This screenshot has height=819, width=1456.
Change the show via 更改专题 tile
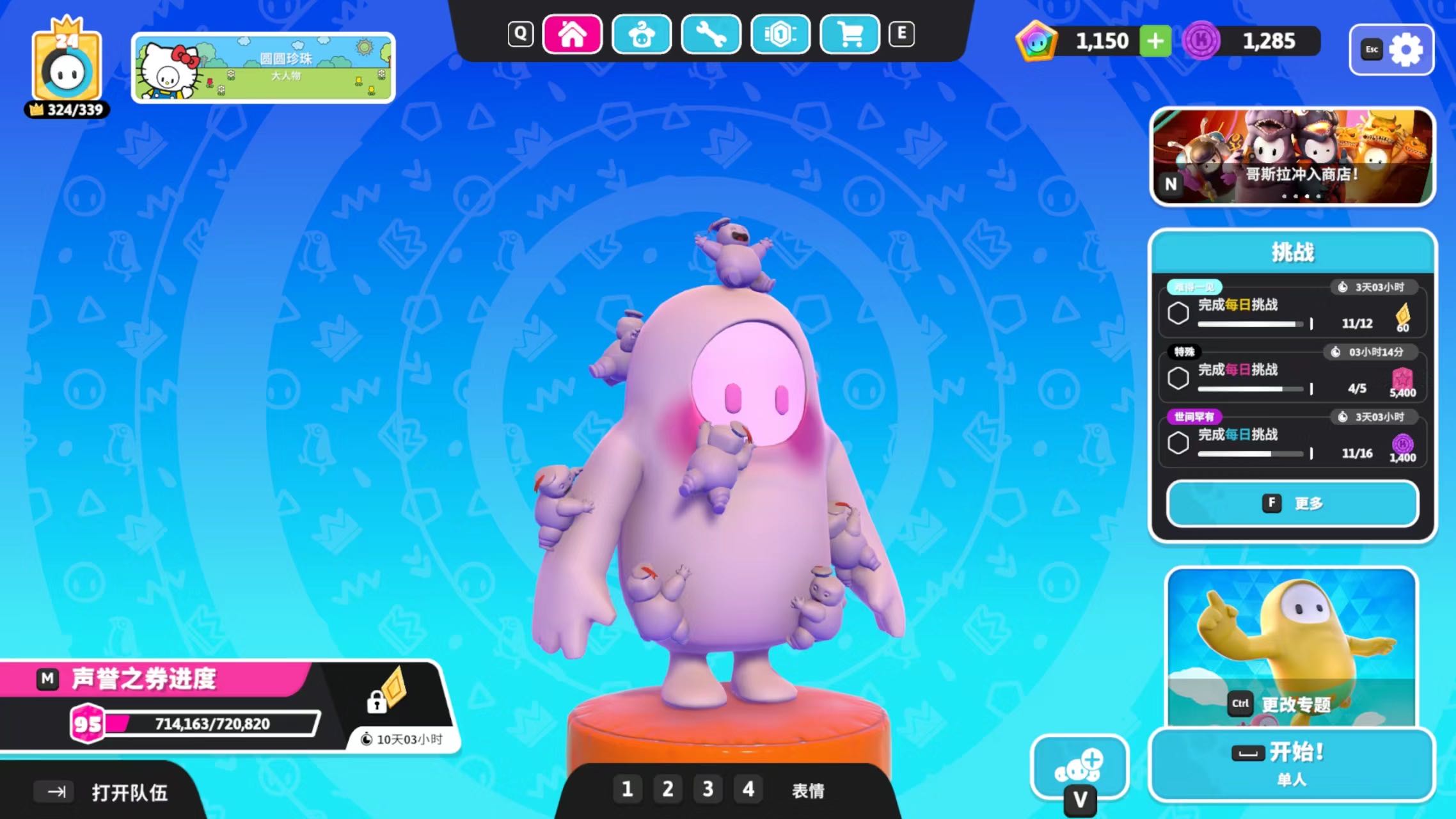pos(1292,646)
